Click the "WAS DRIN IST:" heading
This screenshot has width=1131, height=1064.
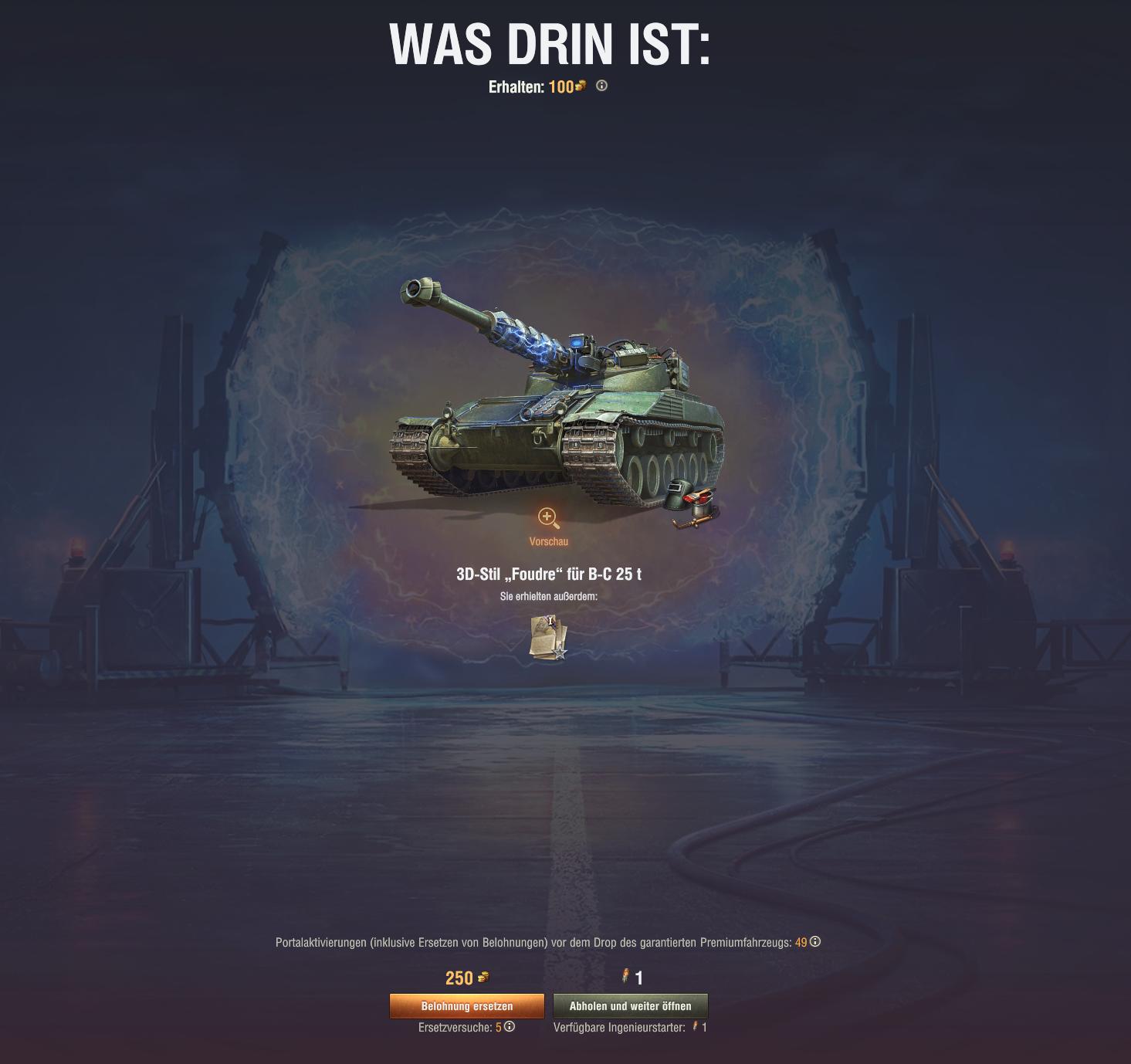coord(550,44)
